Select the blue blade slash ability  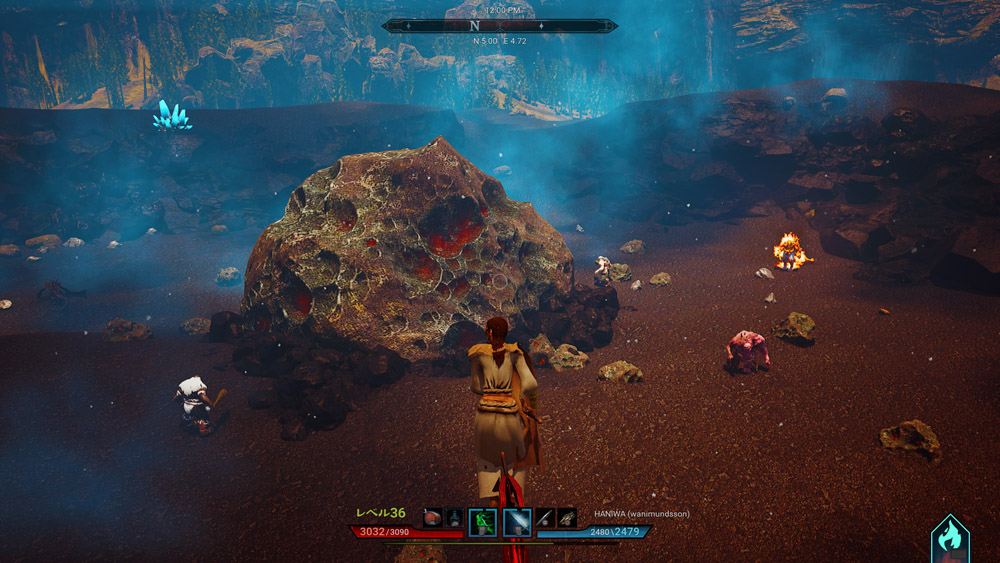517,521
